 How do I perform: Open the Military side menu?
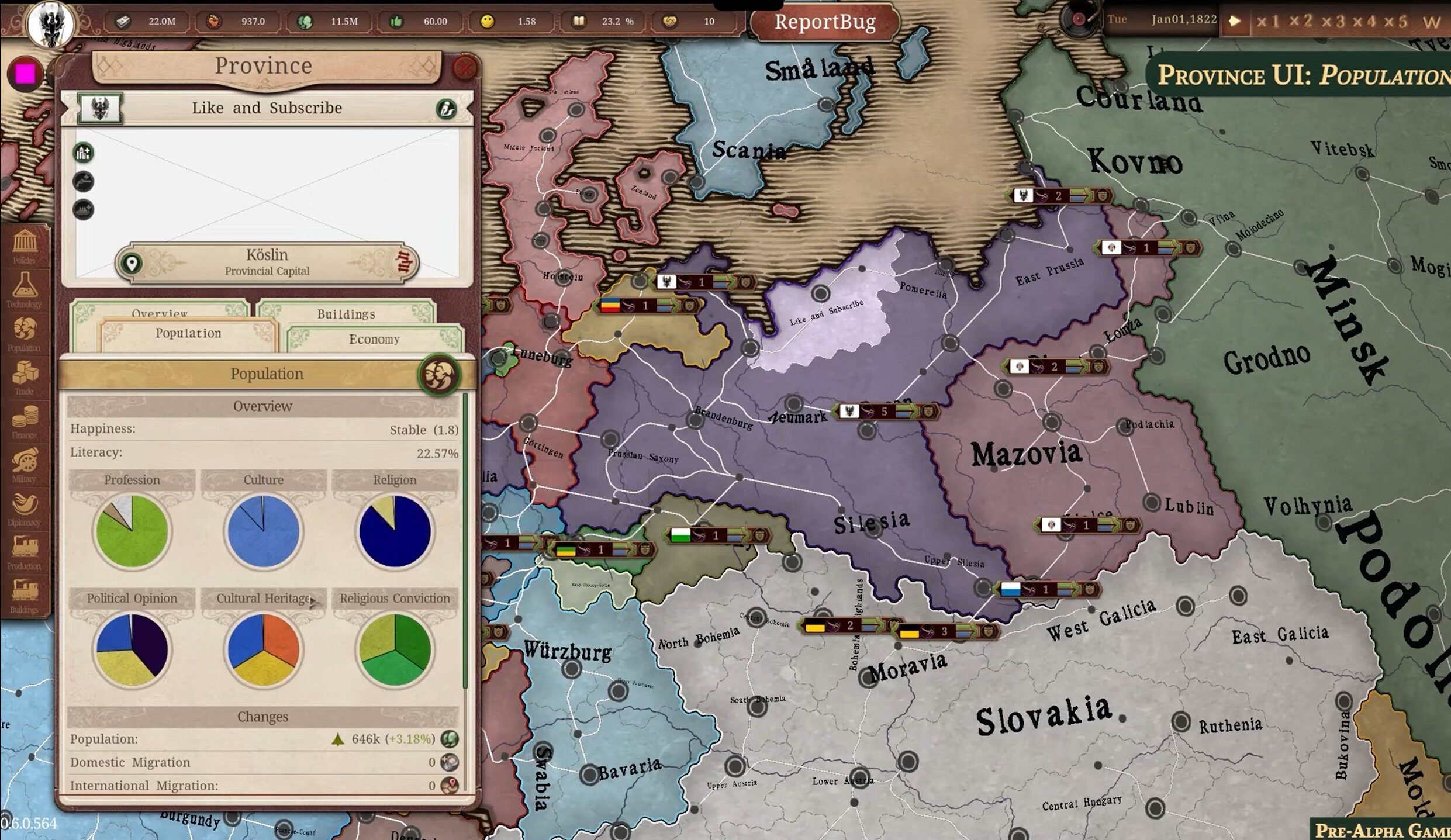pyautogui.click(x=25, y=465)
